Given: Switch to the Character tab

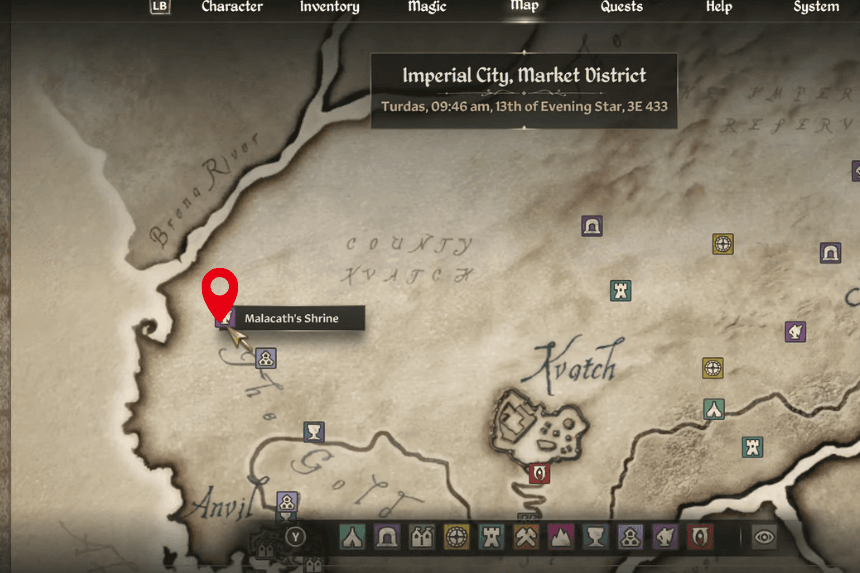Looking at the screenshot, I should pyautogui.click(x=232, y=7).
